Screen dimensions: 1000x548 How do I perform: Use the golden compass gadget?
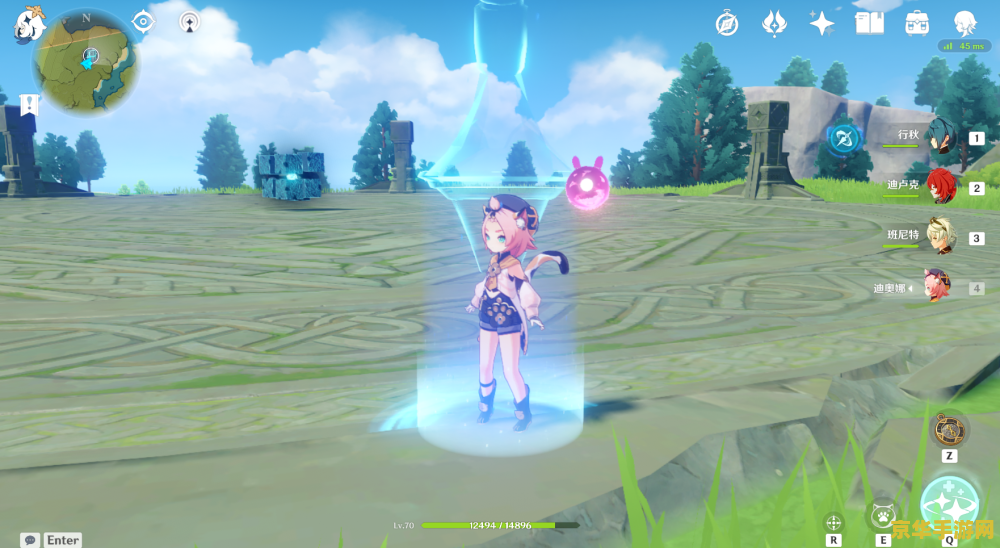tap(948, 430)
